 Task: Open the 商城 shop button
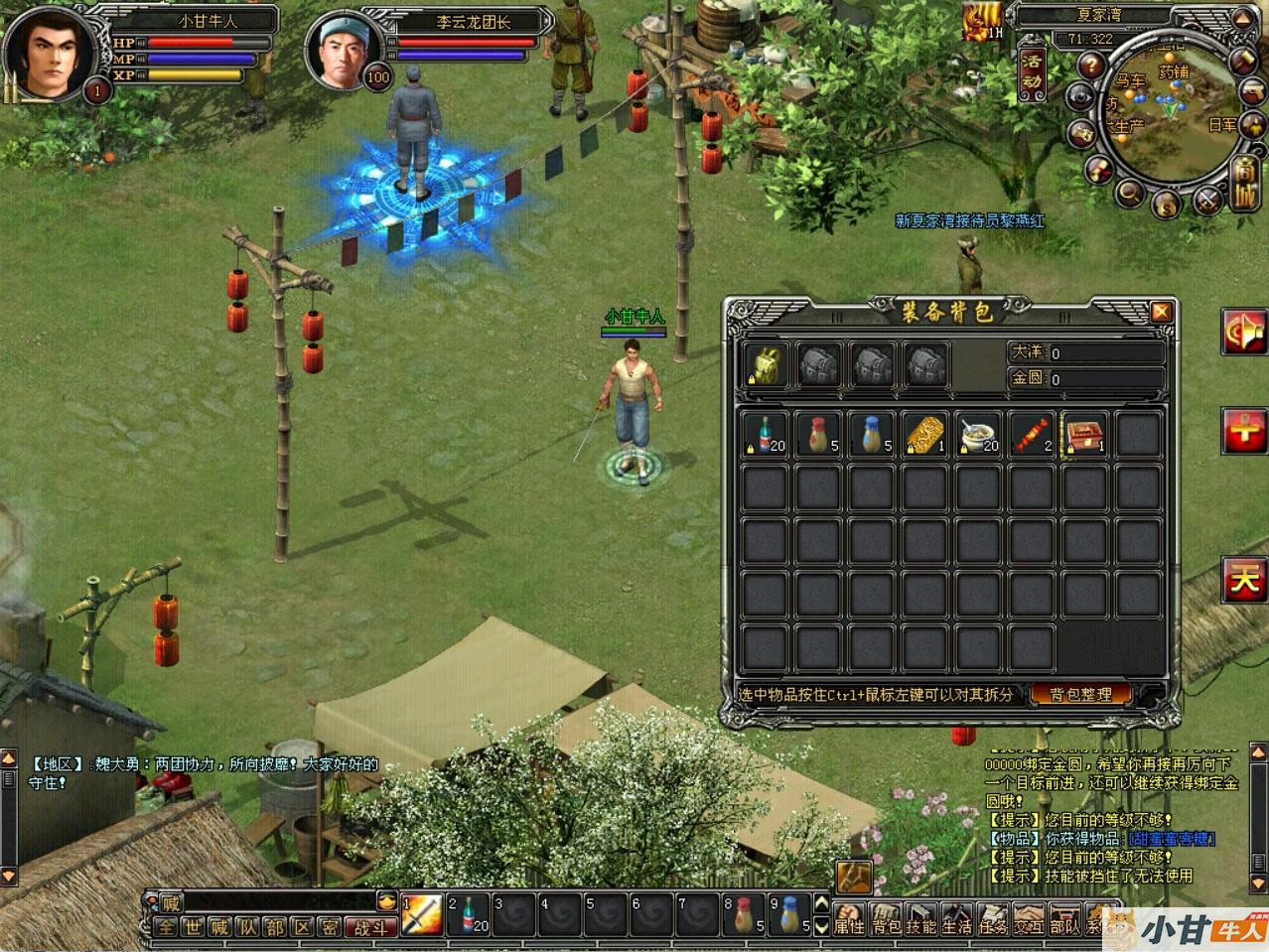[x=1244, y=184]
